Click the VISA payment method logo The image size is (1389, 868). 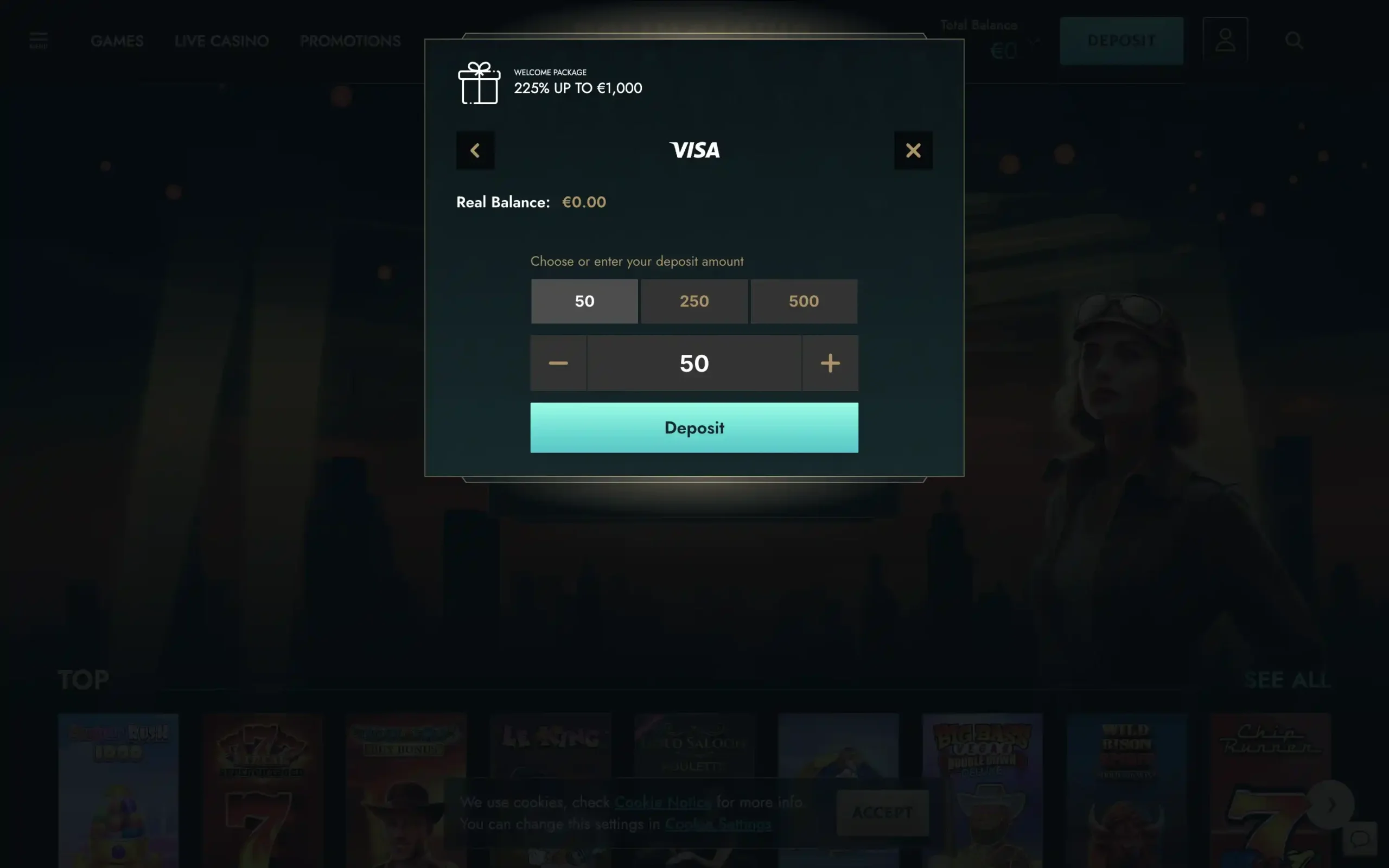(x=694, y=150)
